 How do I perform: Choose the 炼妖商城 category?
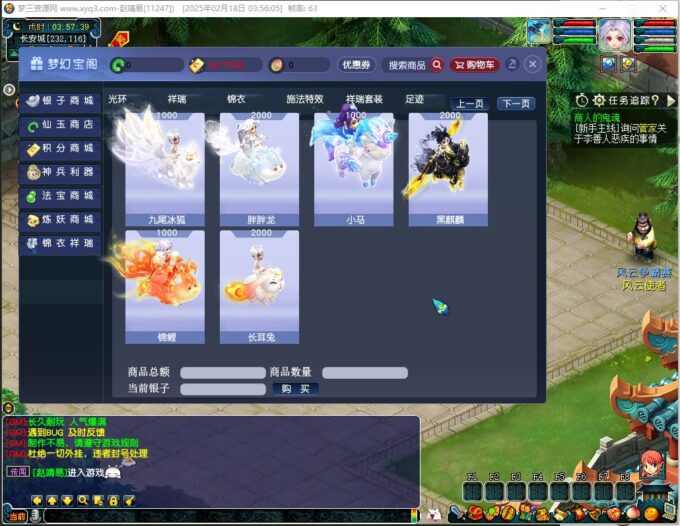(60, 220)
